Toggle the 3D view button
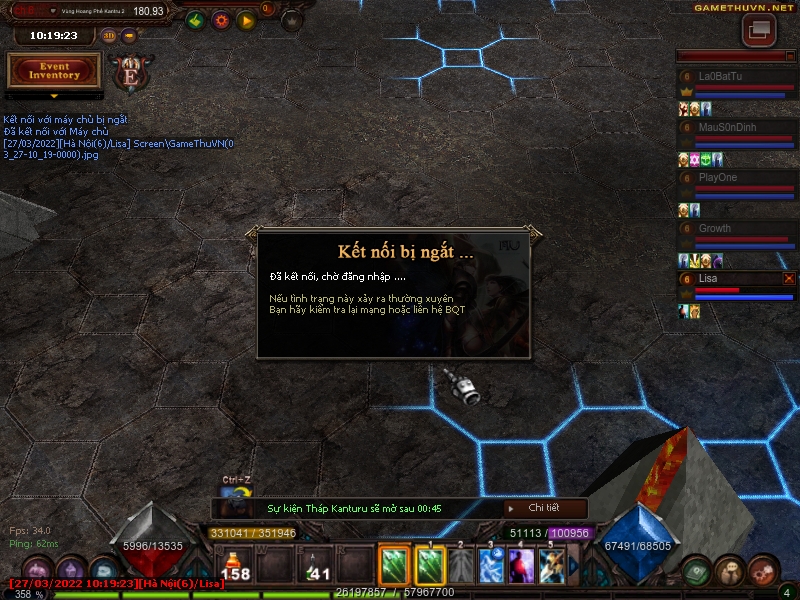 pos(109,36)
